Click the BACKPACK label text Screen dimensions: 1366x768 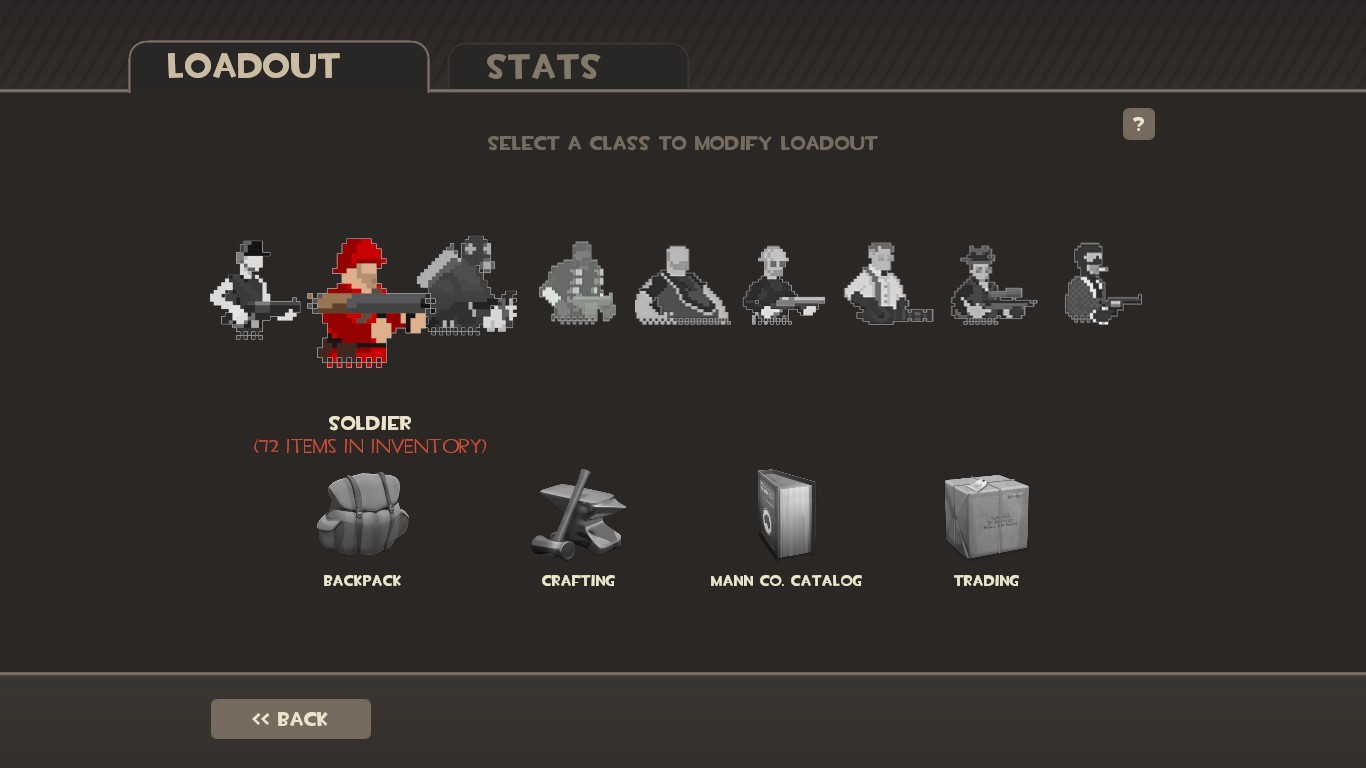click(x=362, y=580)
